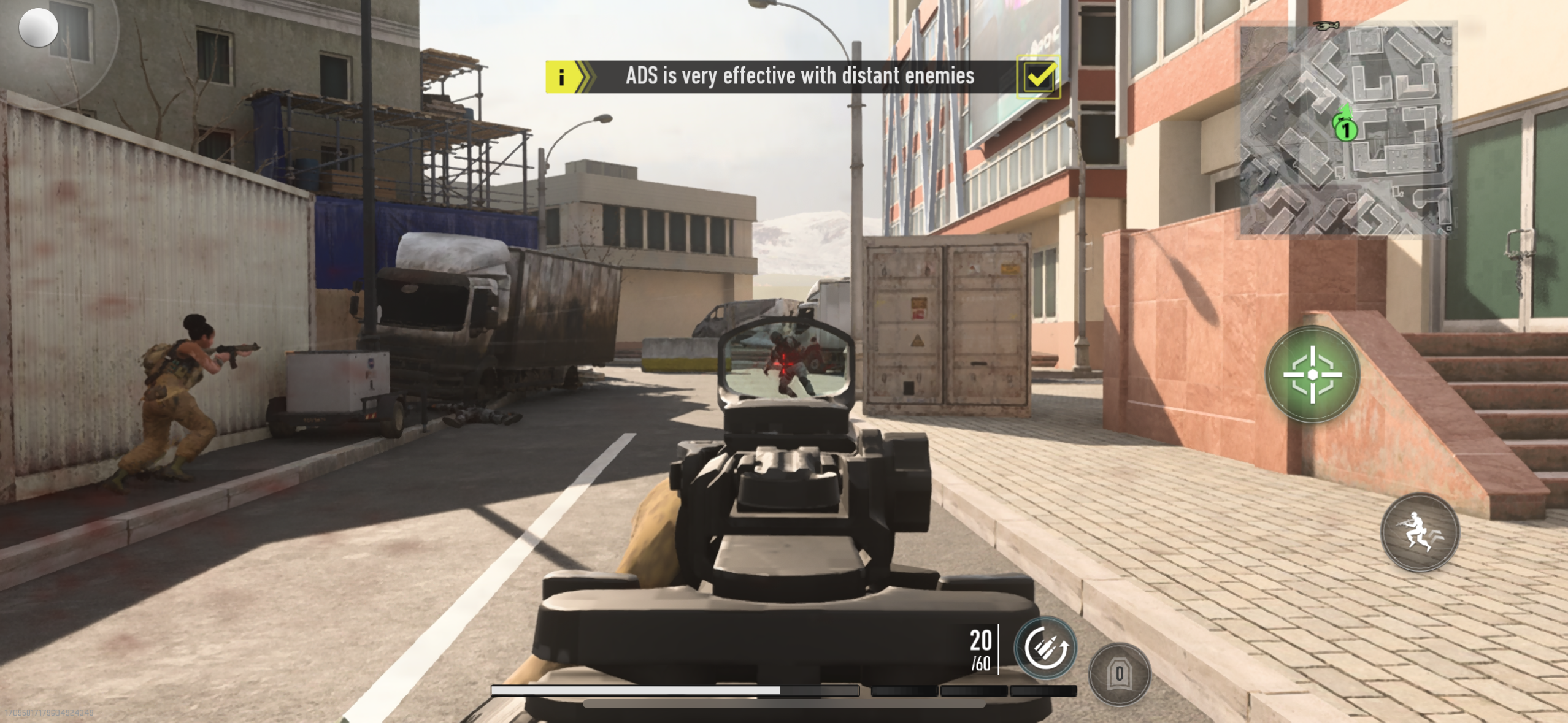
Task: Select the armor plate icon showing 0
Action: [1120, 673]
